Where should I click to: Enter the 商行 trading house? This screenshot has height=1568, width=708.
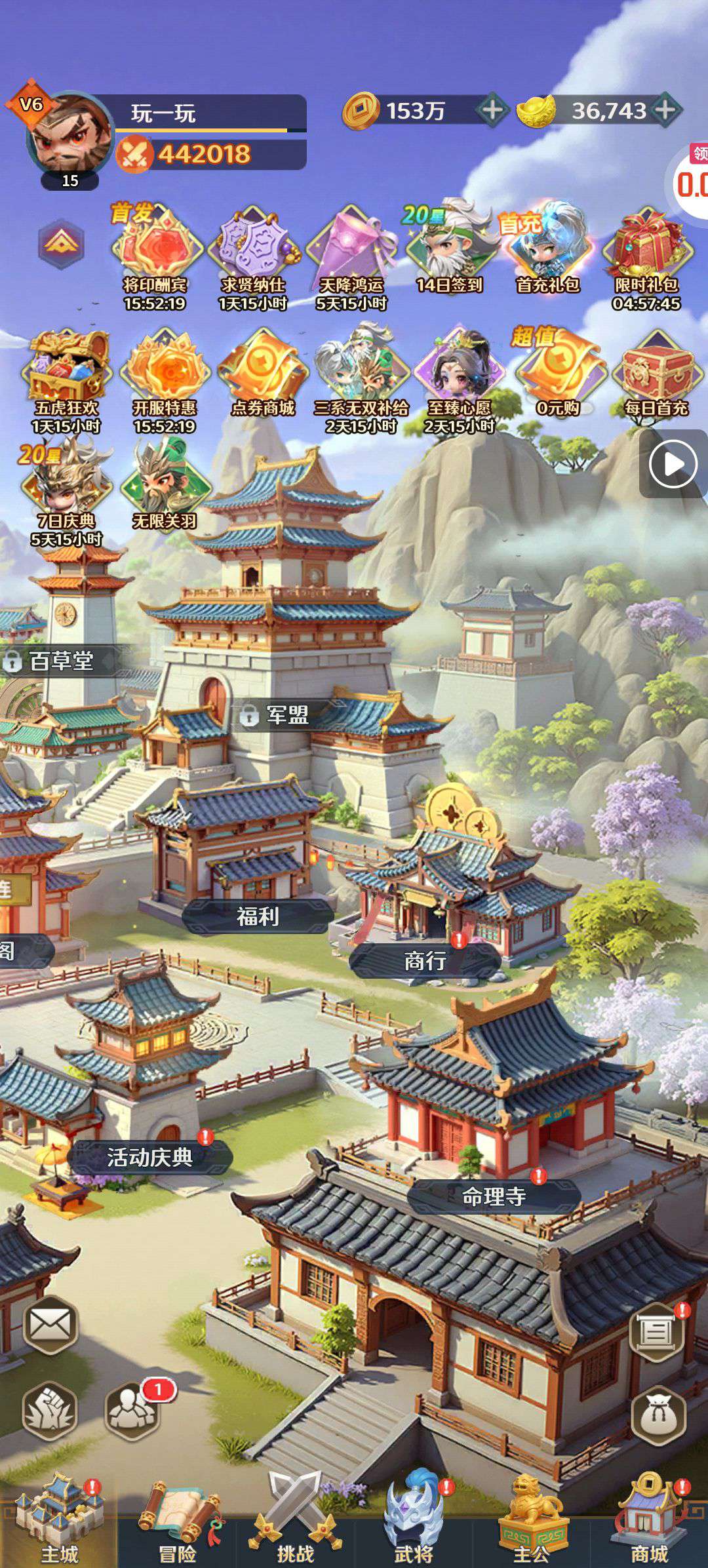pos(425,961)
